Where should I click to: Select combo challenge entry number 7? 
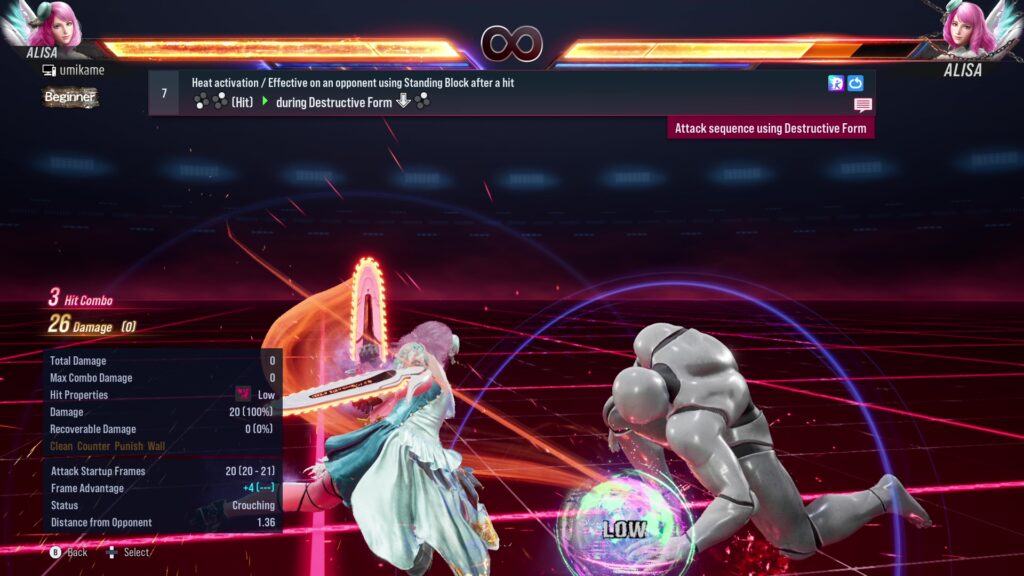(x=163, y=93)
